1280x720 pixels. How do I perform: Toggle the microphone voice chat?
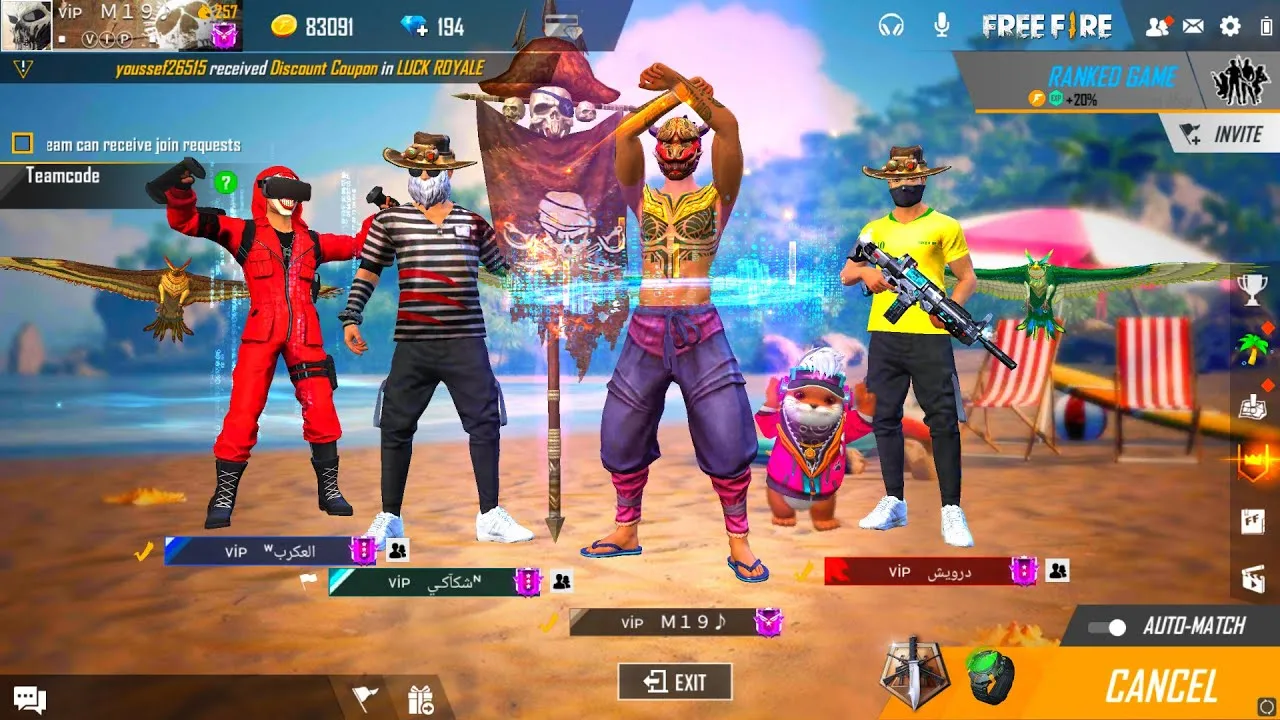click(941, 26)
